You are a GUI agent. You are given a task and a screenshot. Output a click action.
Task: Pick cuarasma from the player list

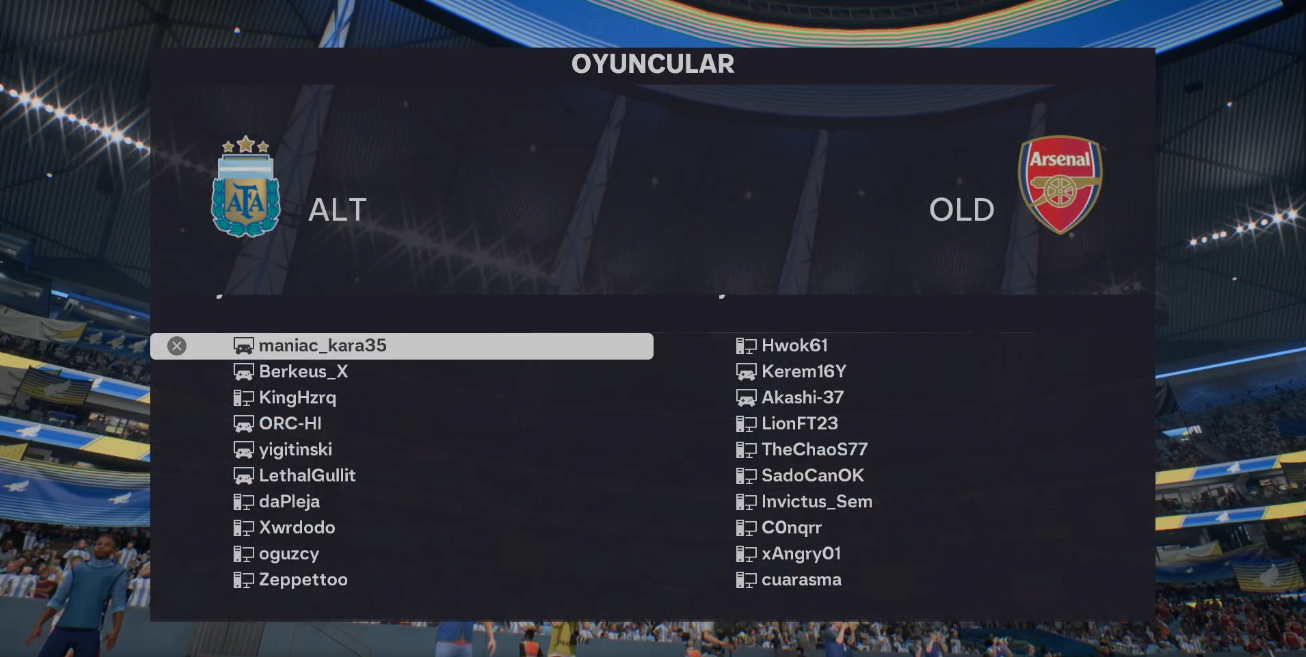click(x=801, y=580)
